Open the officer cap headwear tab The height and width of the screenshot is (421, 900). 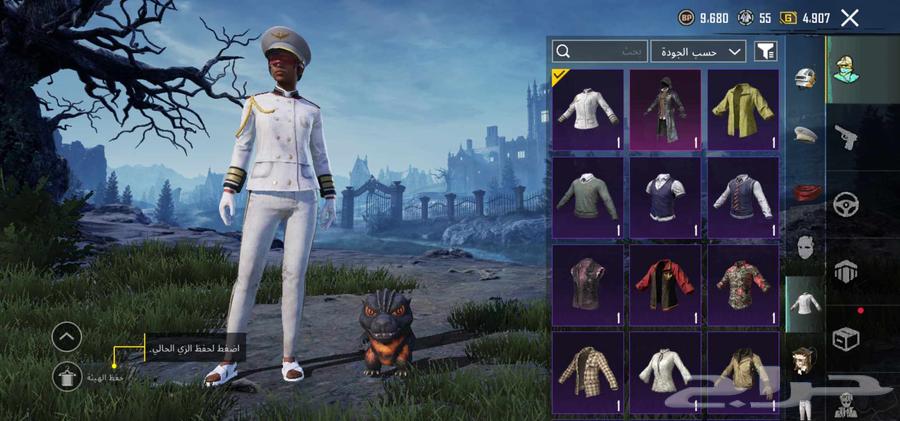806,134
